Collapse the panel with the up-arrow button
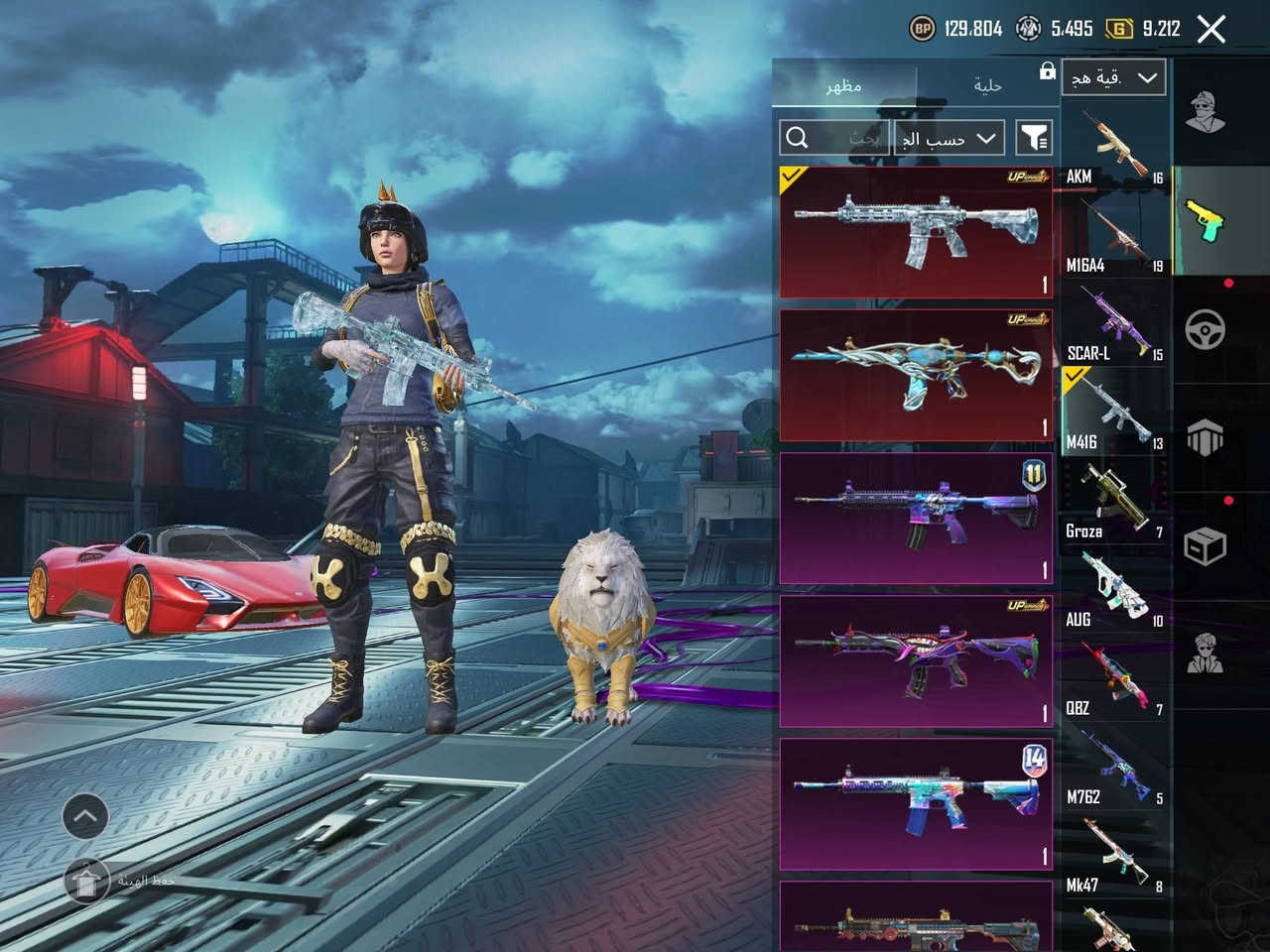 [85, 817]
